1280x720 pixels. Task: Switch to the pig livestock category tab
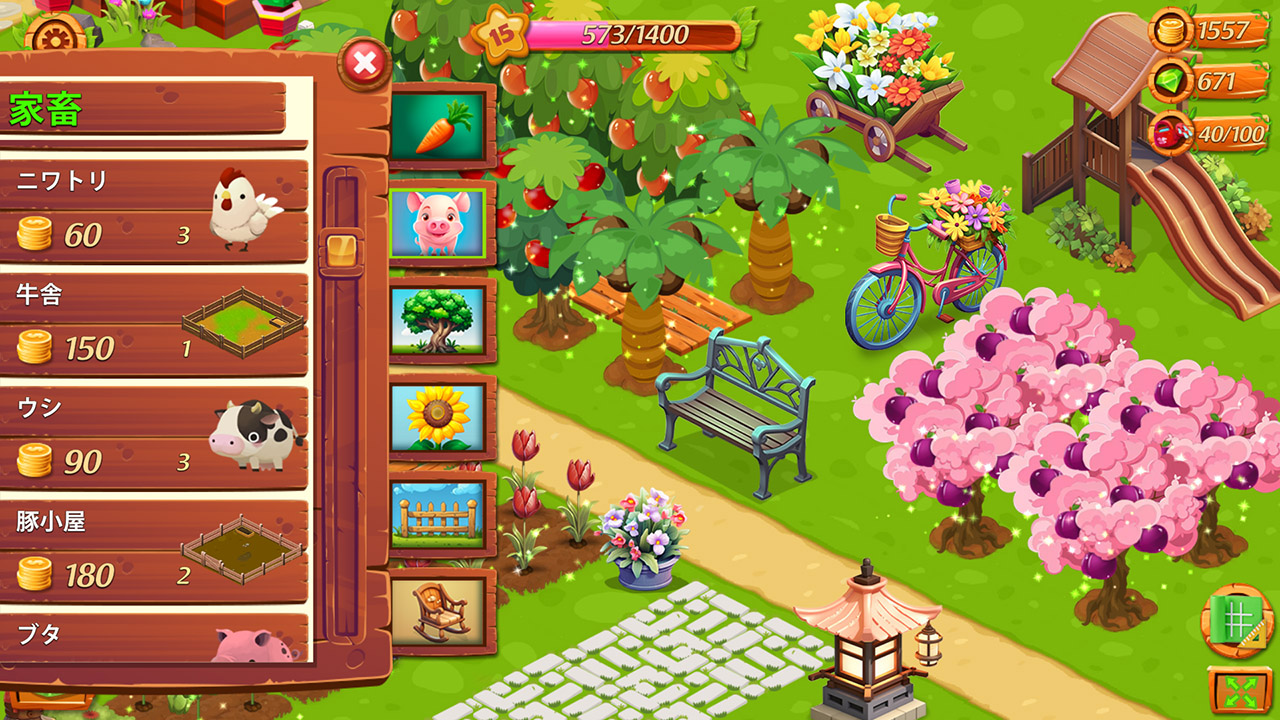[x=441, y=221]
